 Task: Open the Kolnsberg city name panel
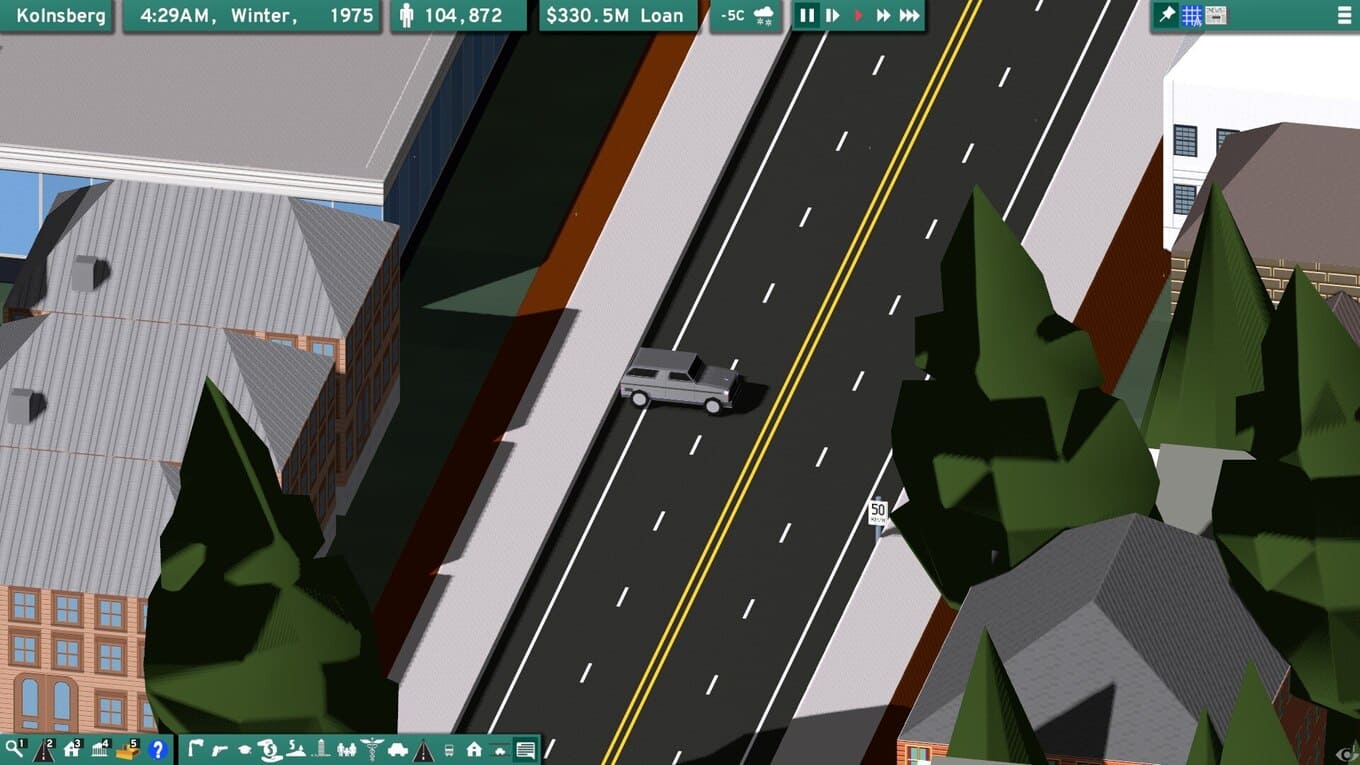coord(59,16)
